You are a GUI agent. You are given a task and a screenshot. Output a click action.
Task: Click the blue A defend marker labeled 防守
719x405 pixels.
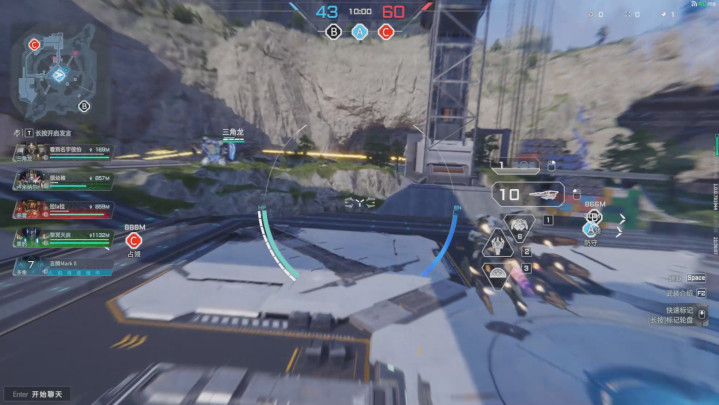(591, 229)
